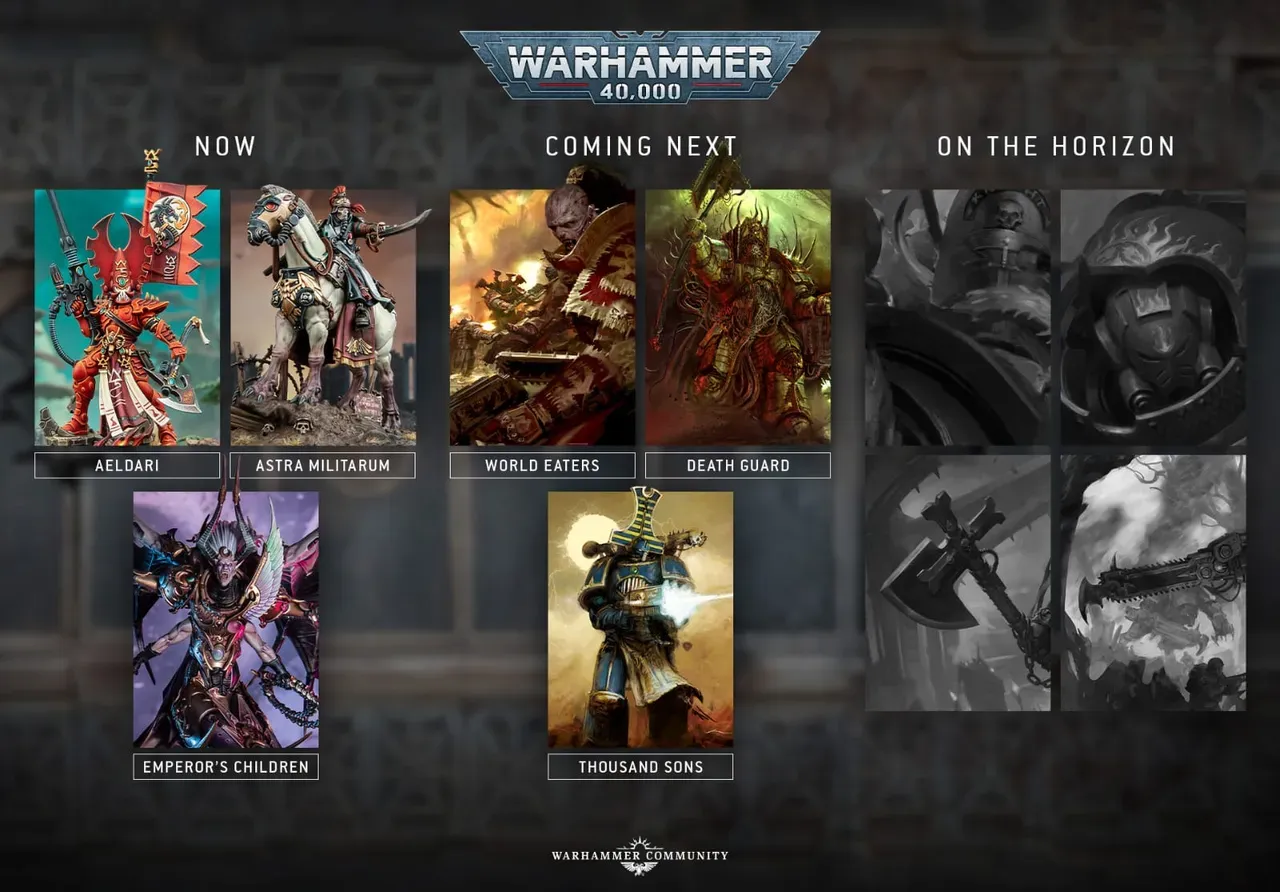
Task: Reveal the greyscale skull-crested helmet teaser
Action: click(958, 317)
